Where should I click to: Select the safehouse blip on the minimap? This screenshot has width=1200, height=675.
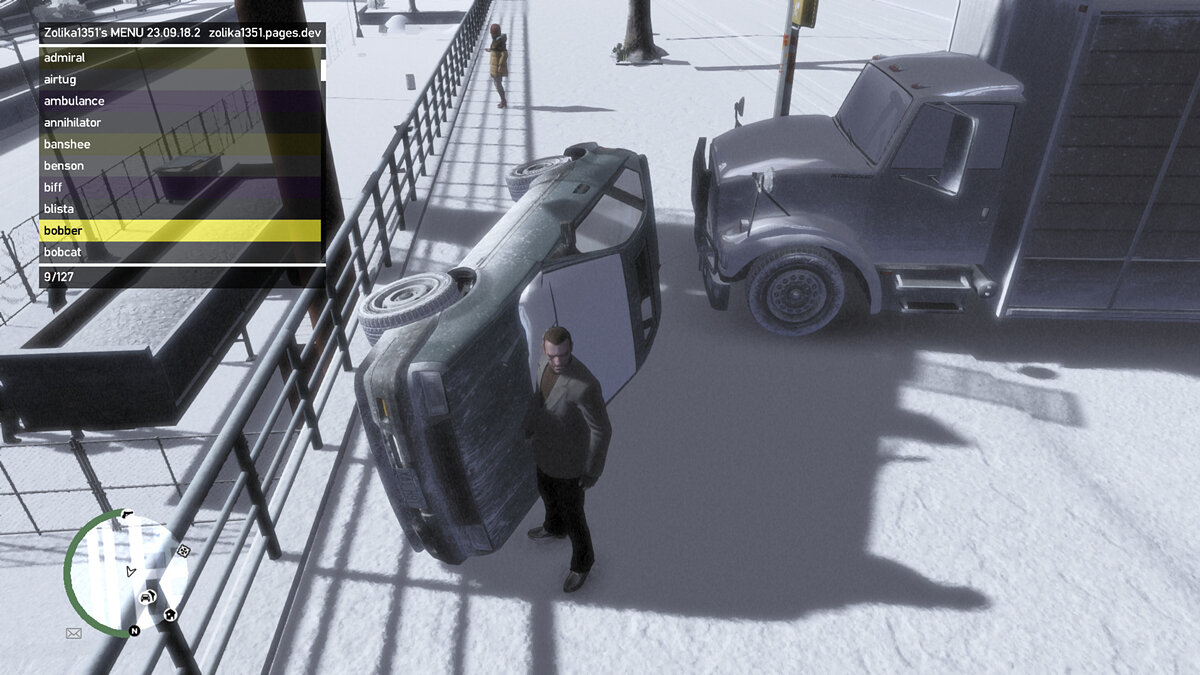171,613
